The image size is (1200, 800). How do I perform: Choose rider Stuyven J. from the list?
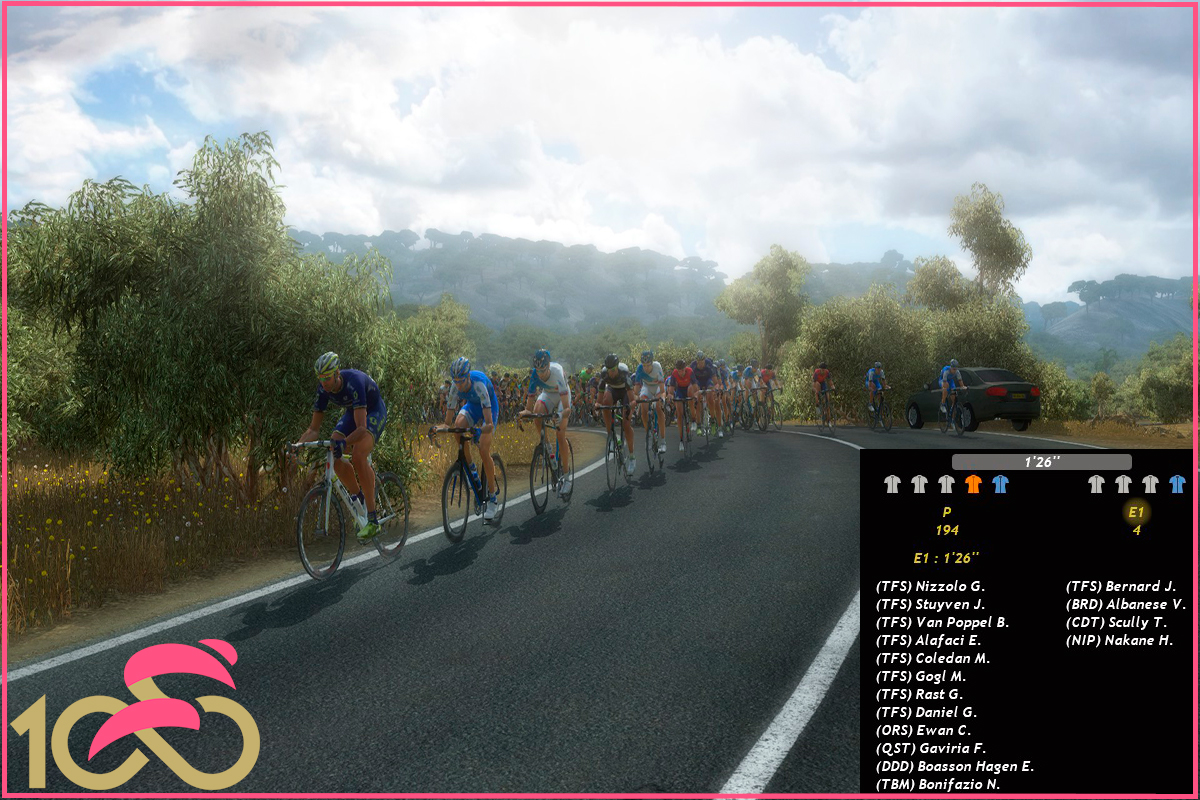coord(930,605)
